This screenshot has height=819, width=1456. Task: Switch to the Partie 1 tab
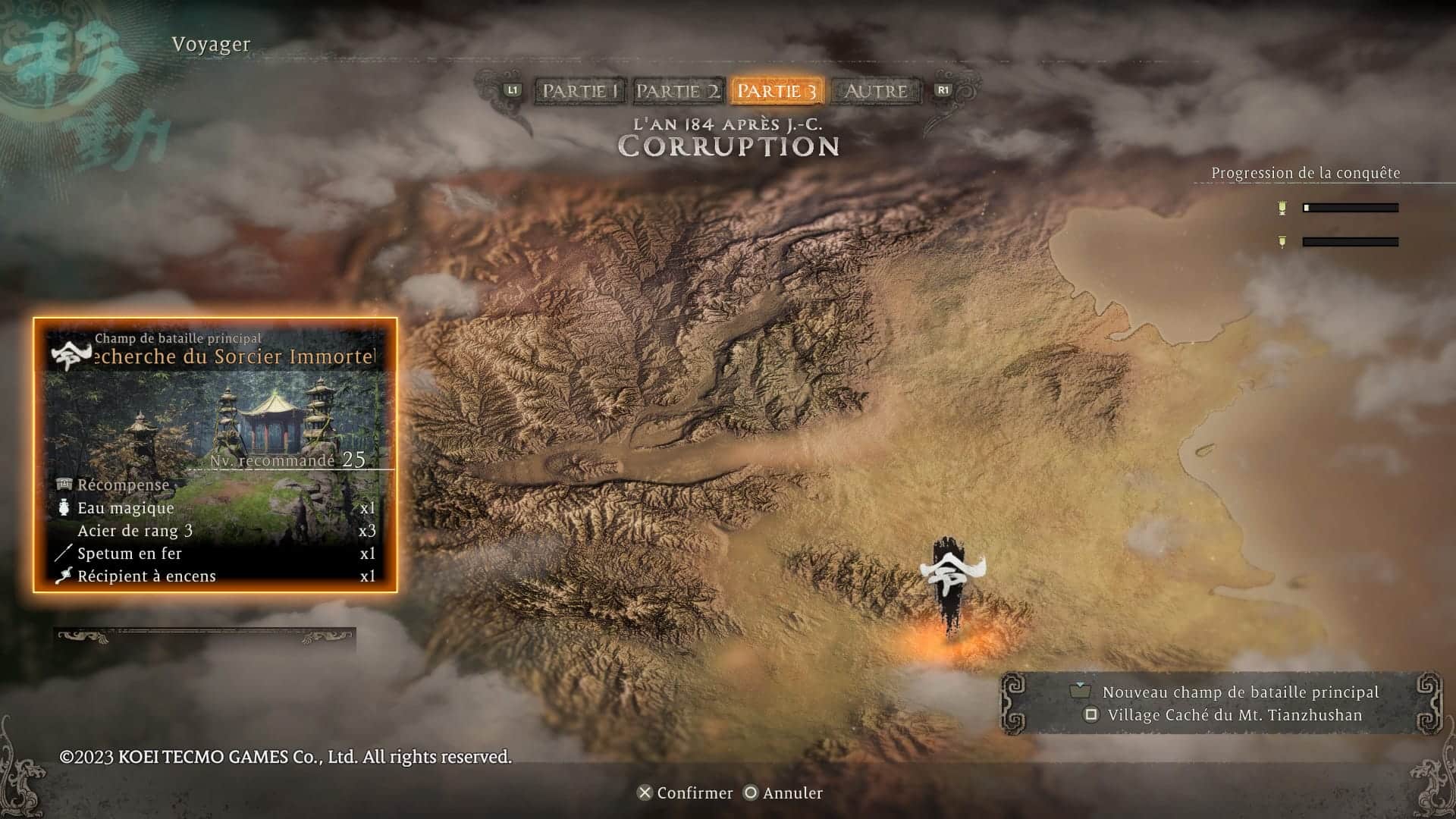pos(580,91)
